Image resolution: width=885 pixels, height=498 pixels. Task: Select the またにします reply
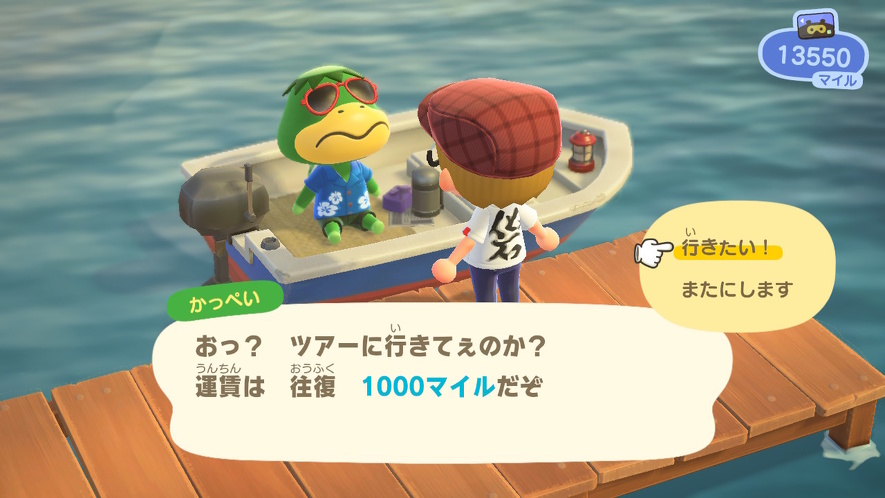737,290
